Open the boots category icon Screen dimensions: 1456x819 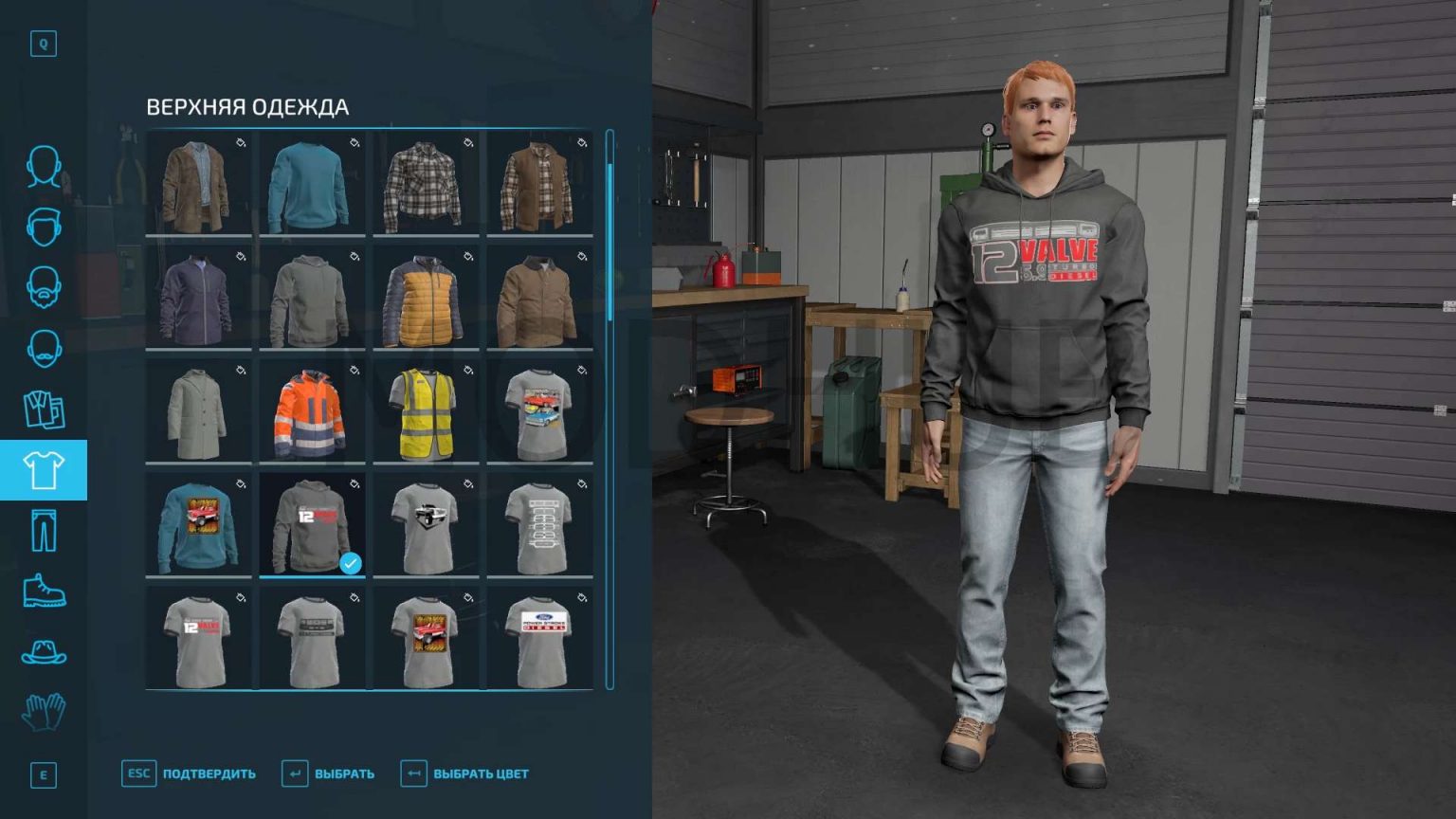click(x=43, y=588)
